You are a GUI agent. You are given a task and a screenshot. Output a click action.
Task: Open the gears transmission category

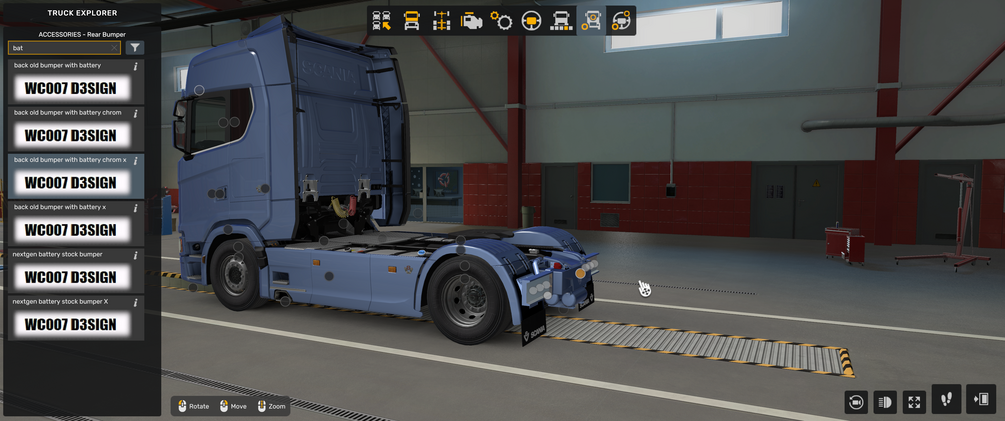click(x=501, y=20)
